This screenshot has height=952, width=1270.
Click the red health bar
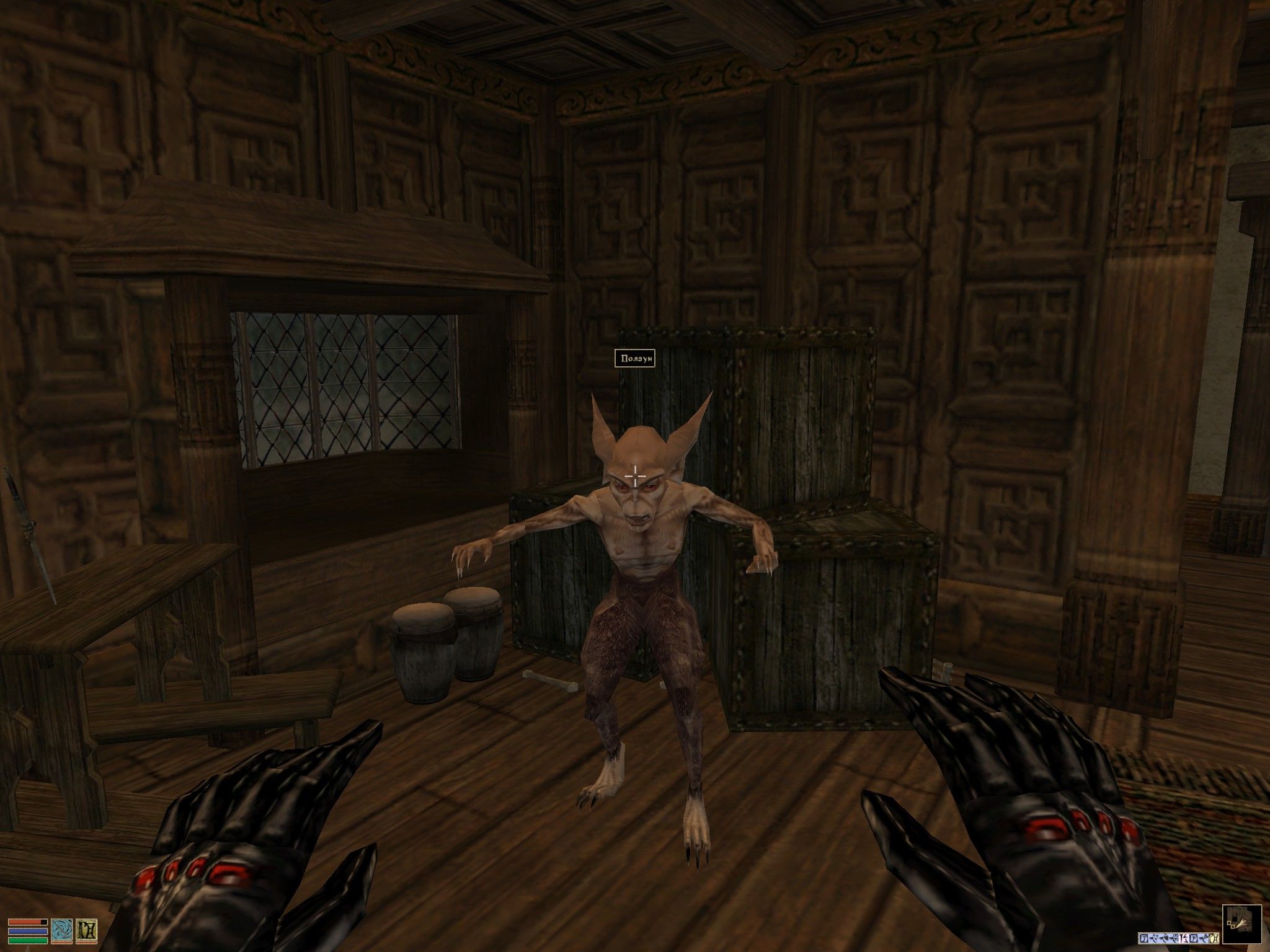coord(27,922)
